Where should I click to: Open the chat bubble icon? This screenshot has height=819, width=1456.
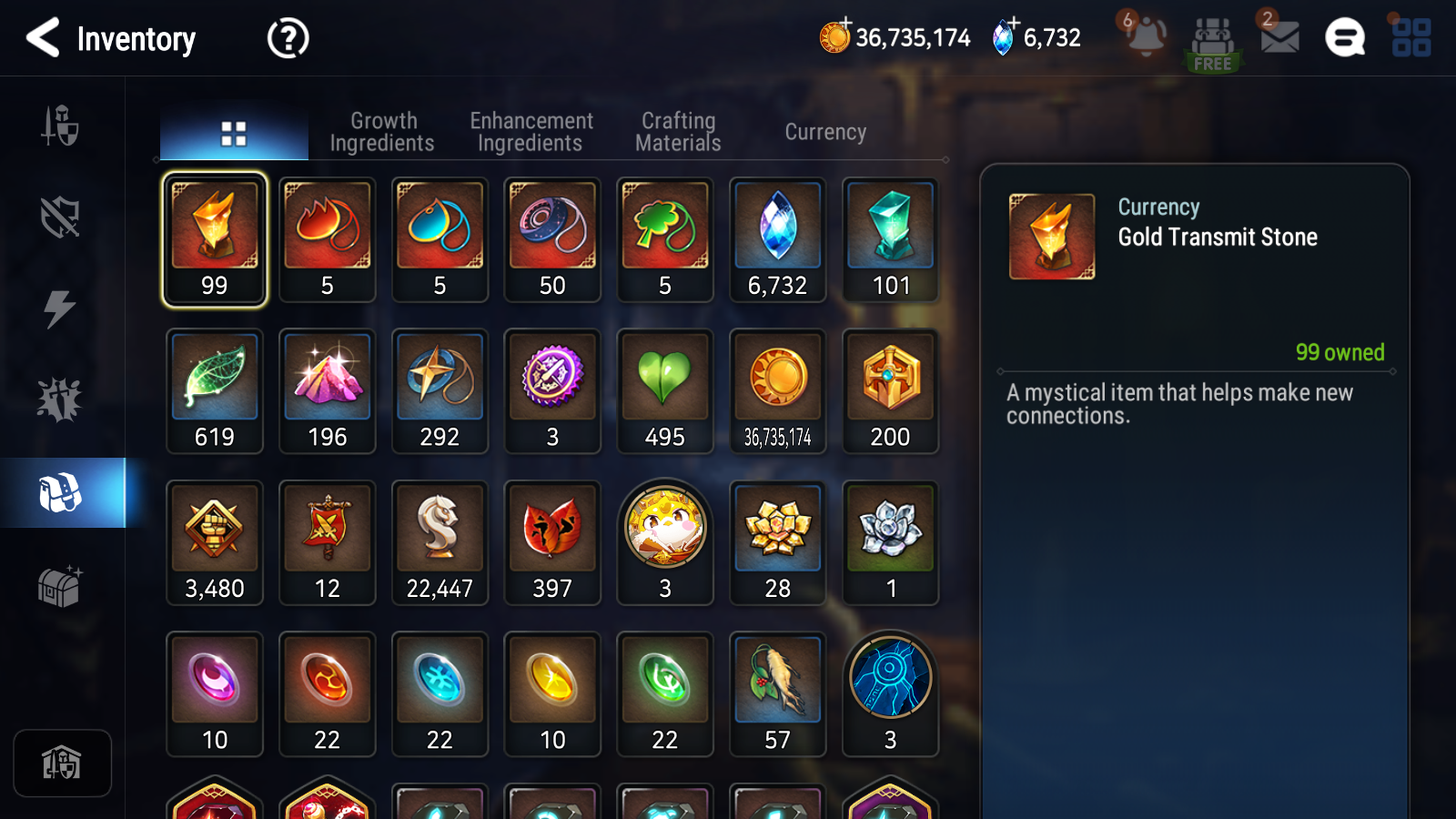point(1345,38)
